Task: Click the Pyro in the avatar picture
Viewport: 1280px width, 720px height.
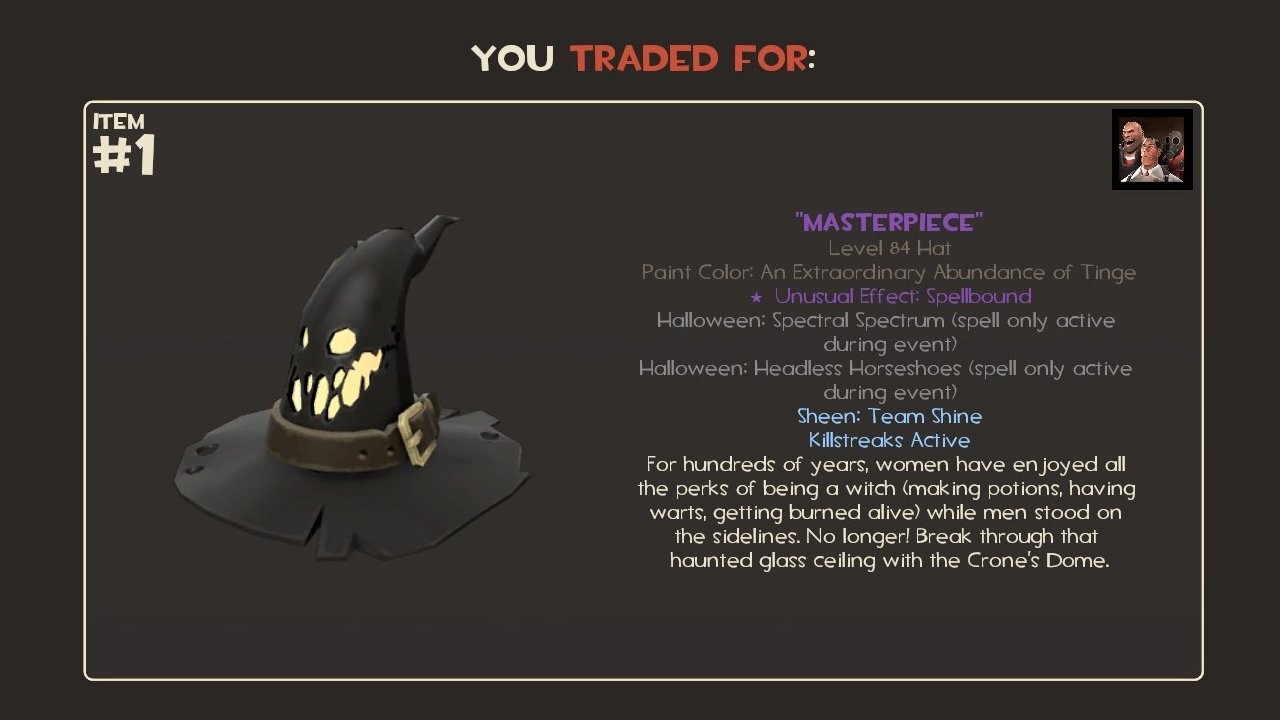Action: [1172, 142]
